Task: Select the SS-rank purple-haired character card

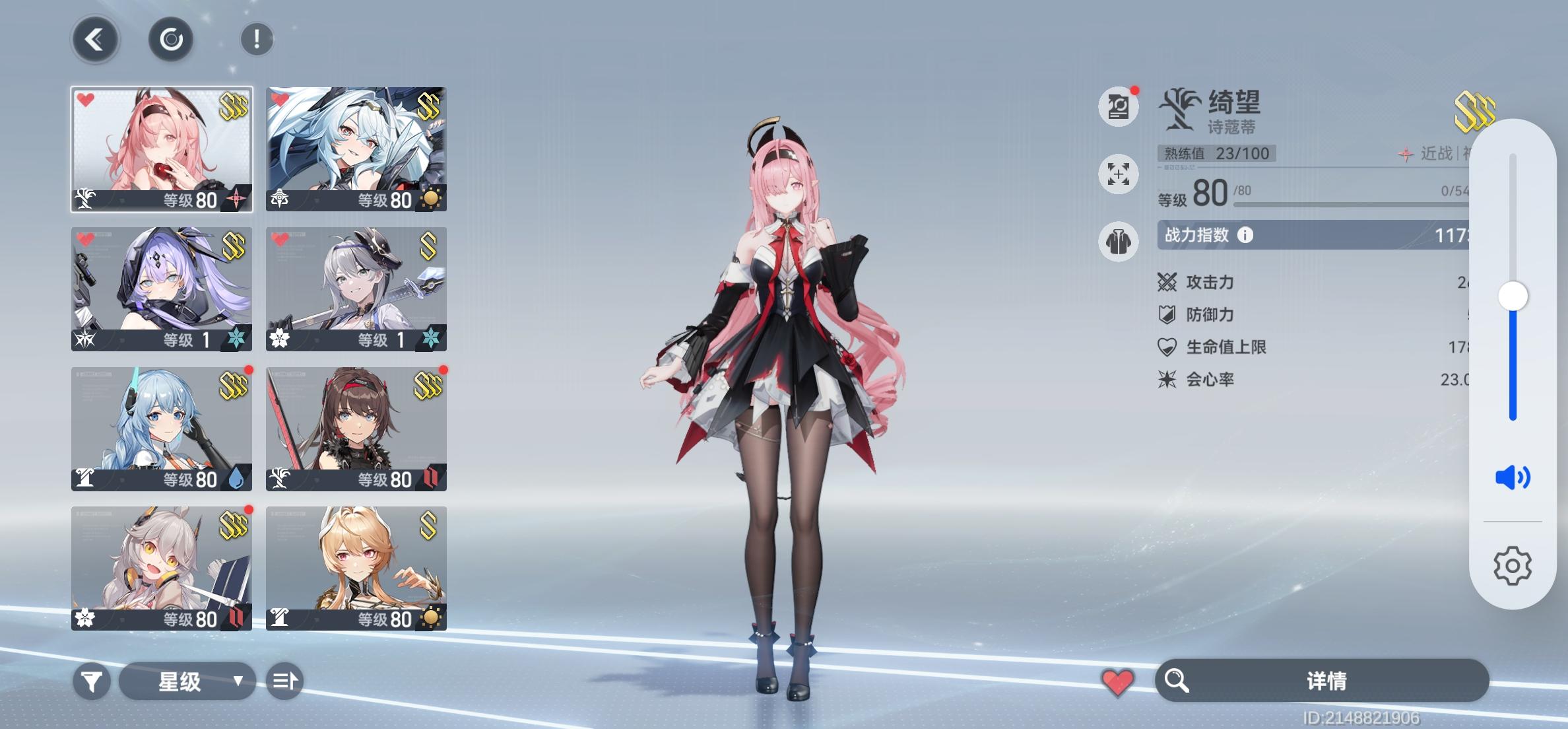Action: (160, 289)
